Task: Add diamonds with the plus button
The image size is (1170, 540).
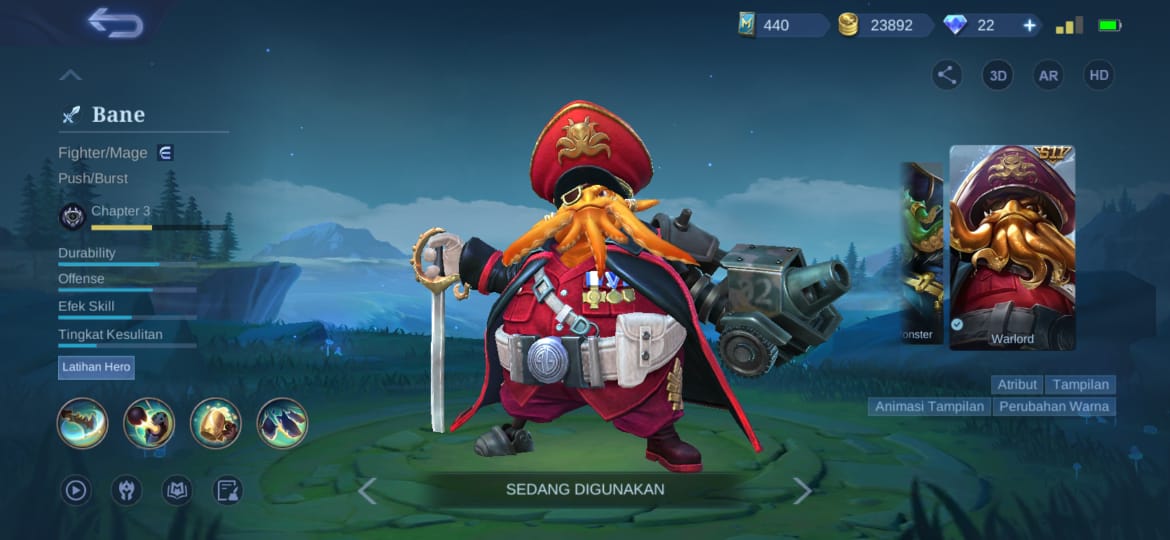Action: click(x=1029, y=25)
